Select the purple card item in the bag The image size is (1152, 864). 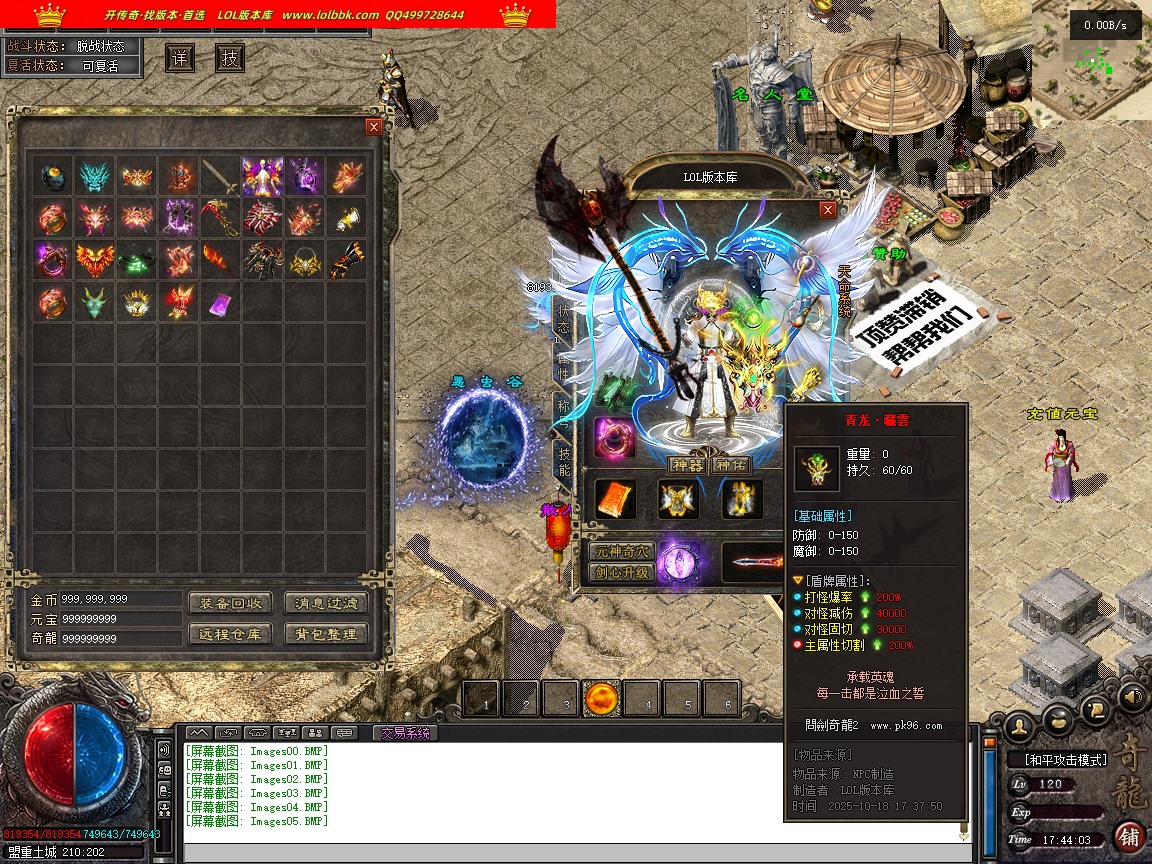coord(220,301)
